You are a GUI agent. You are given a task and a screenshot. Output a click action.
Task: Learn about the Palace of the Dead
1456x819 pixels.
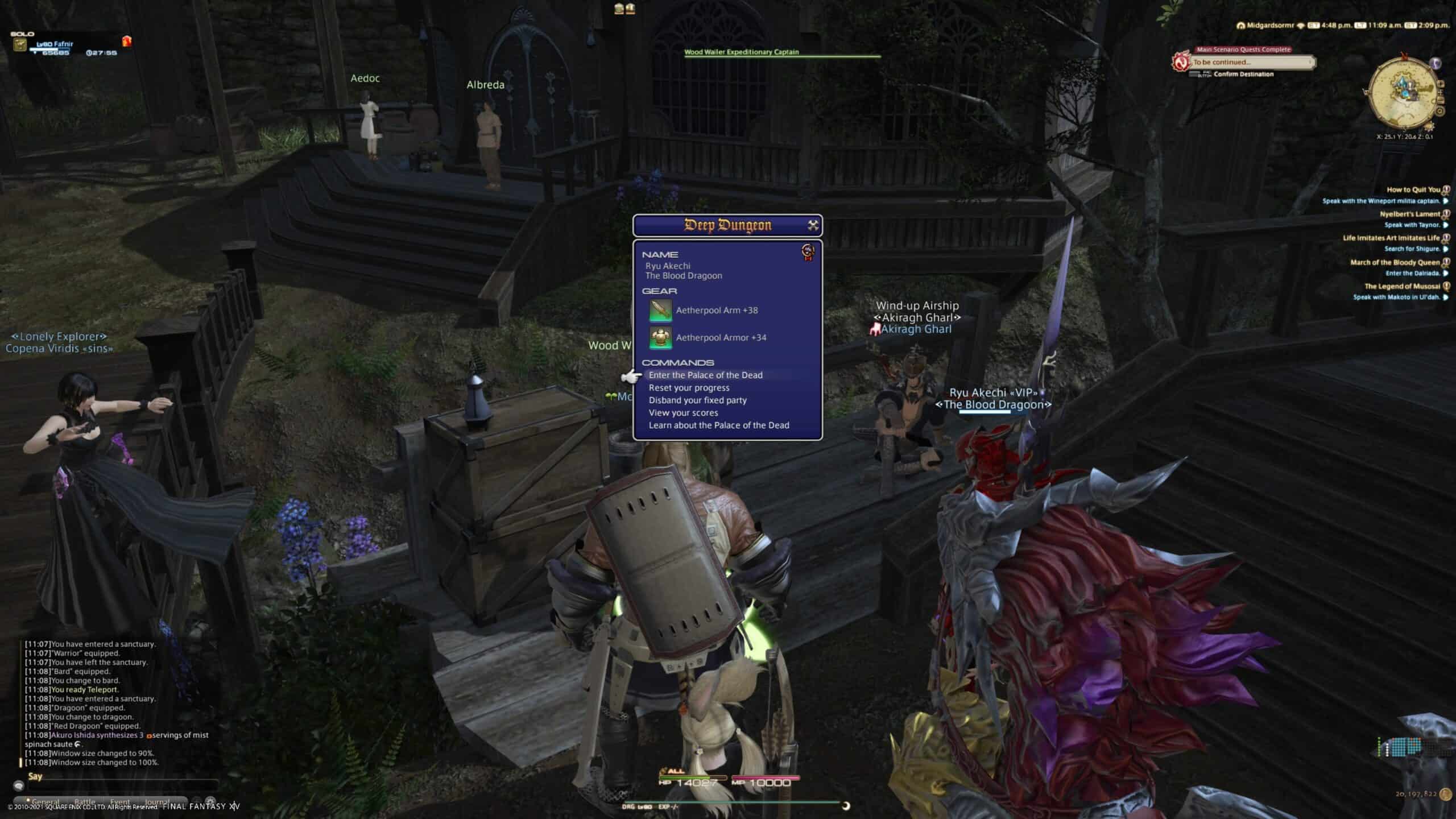pos(719,425)
